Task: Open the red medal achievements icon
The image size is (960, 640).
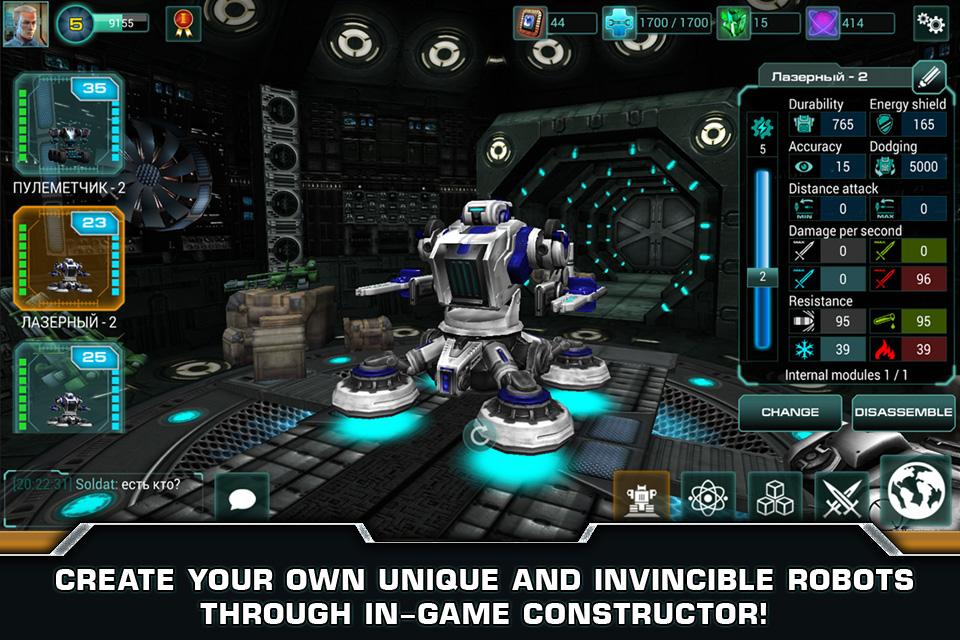Action: coord(183,23)
